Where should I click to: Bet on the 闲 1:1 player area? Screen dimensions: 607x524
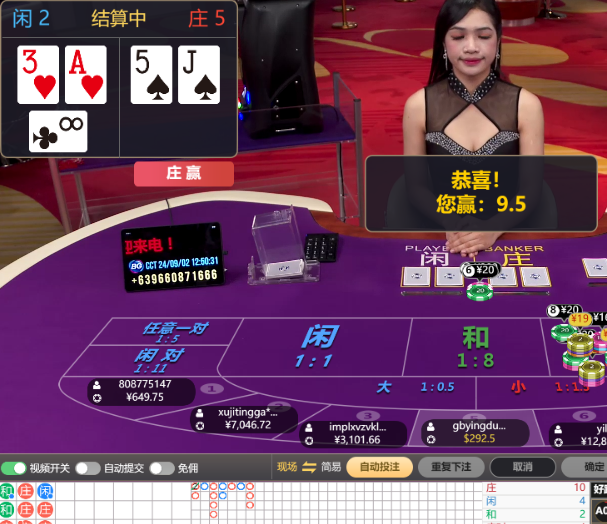(x=318, y=347)
